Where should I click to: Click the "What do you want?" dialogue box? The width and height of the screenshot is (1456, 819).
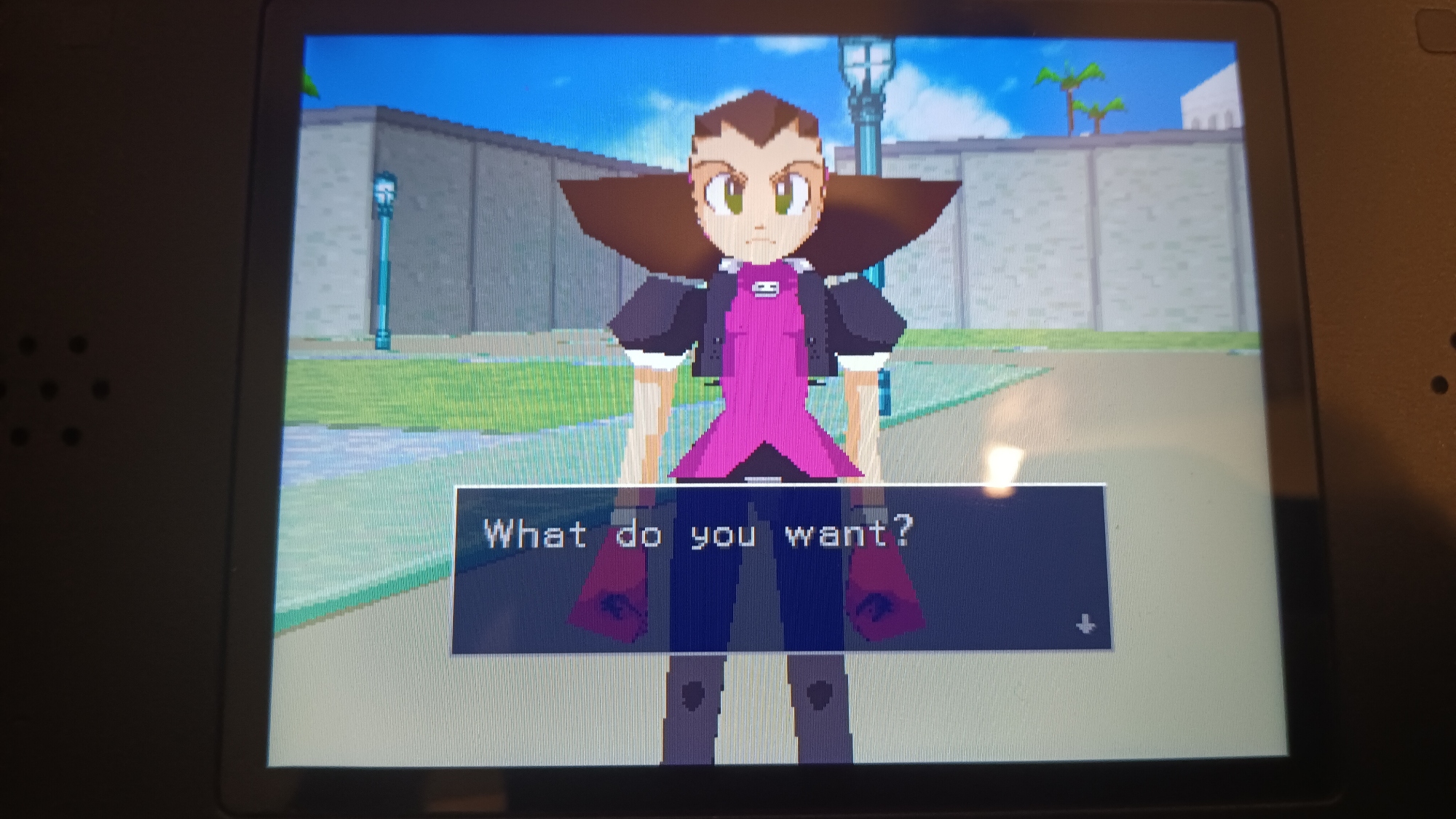pyautogui.click(x=780, y=569)
